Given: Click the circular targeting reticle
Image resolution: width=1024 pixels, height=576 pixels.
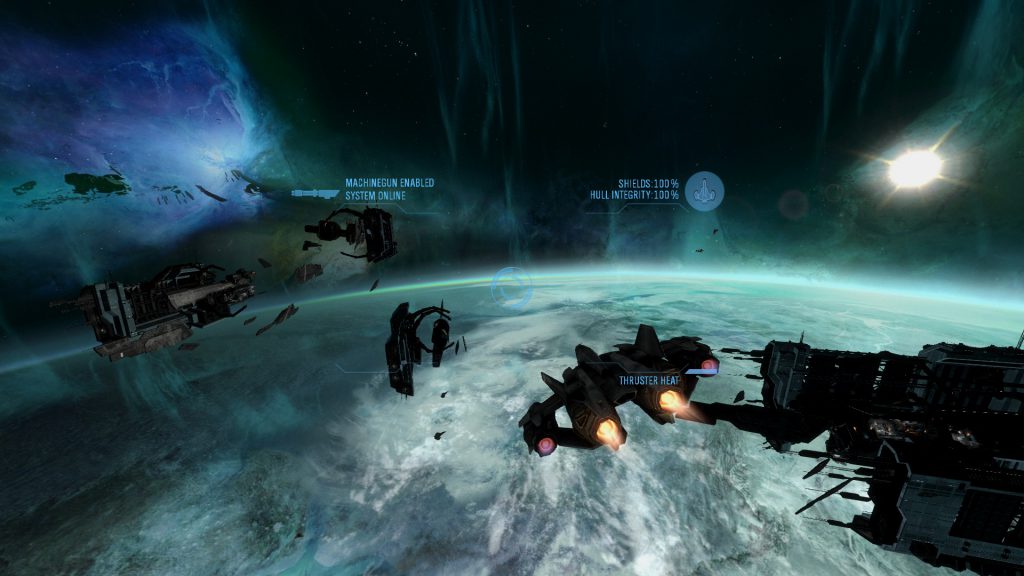Looking at the screenshot, I should point(511,288).
